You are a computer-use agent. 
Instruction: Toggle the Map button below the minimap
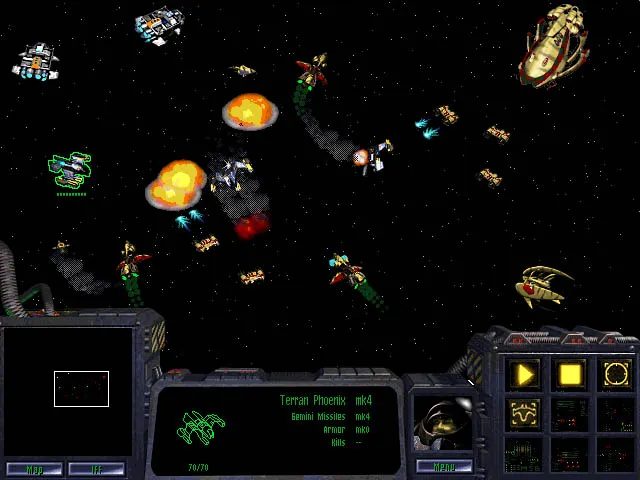coord(34,468)
